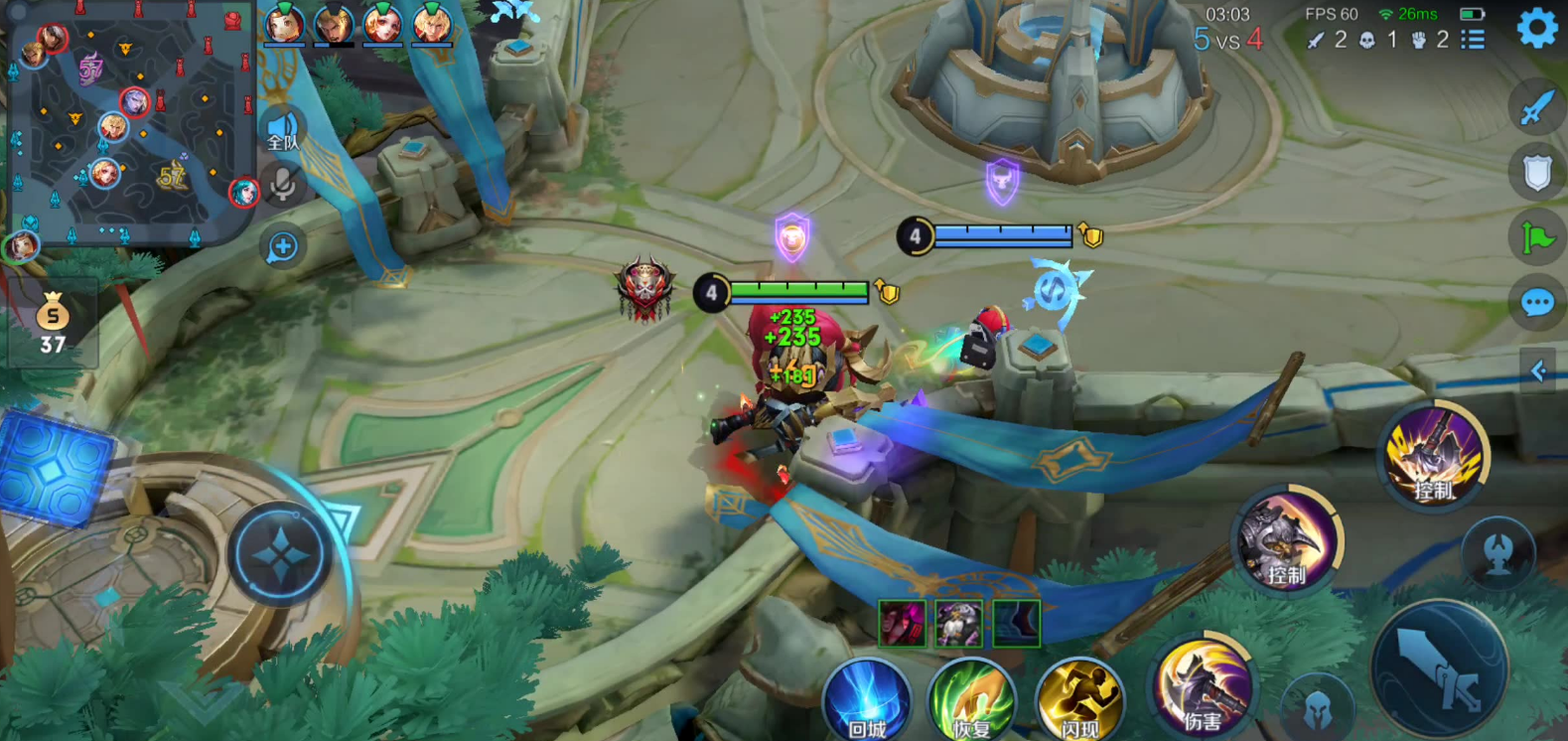This screenshot has width=1568, height=741.
Task: Tap the virtual movement joystick
Action: [281, 554]
